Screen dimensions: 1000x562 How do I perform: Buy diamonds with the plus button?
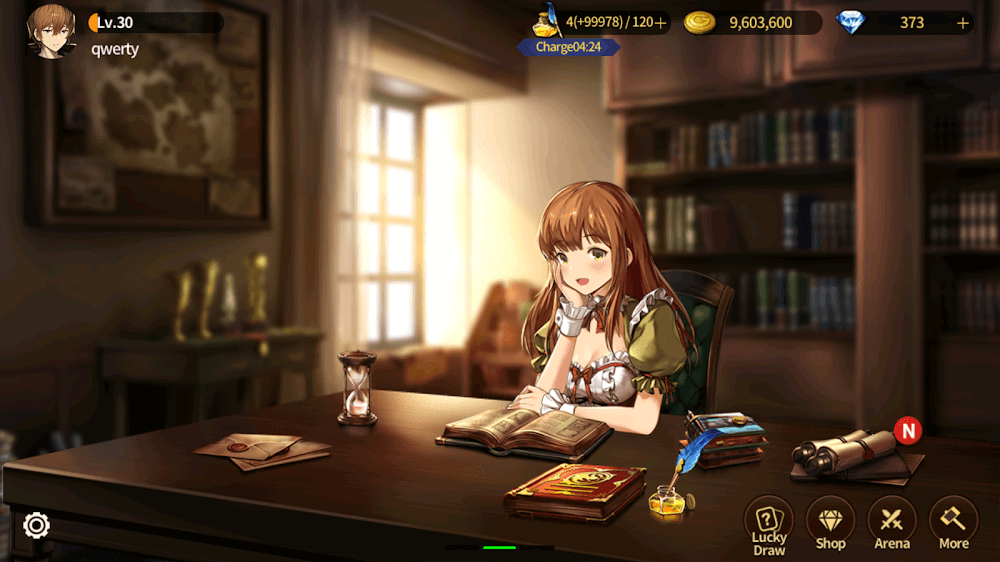click(963, 23)
